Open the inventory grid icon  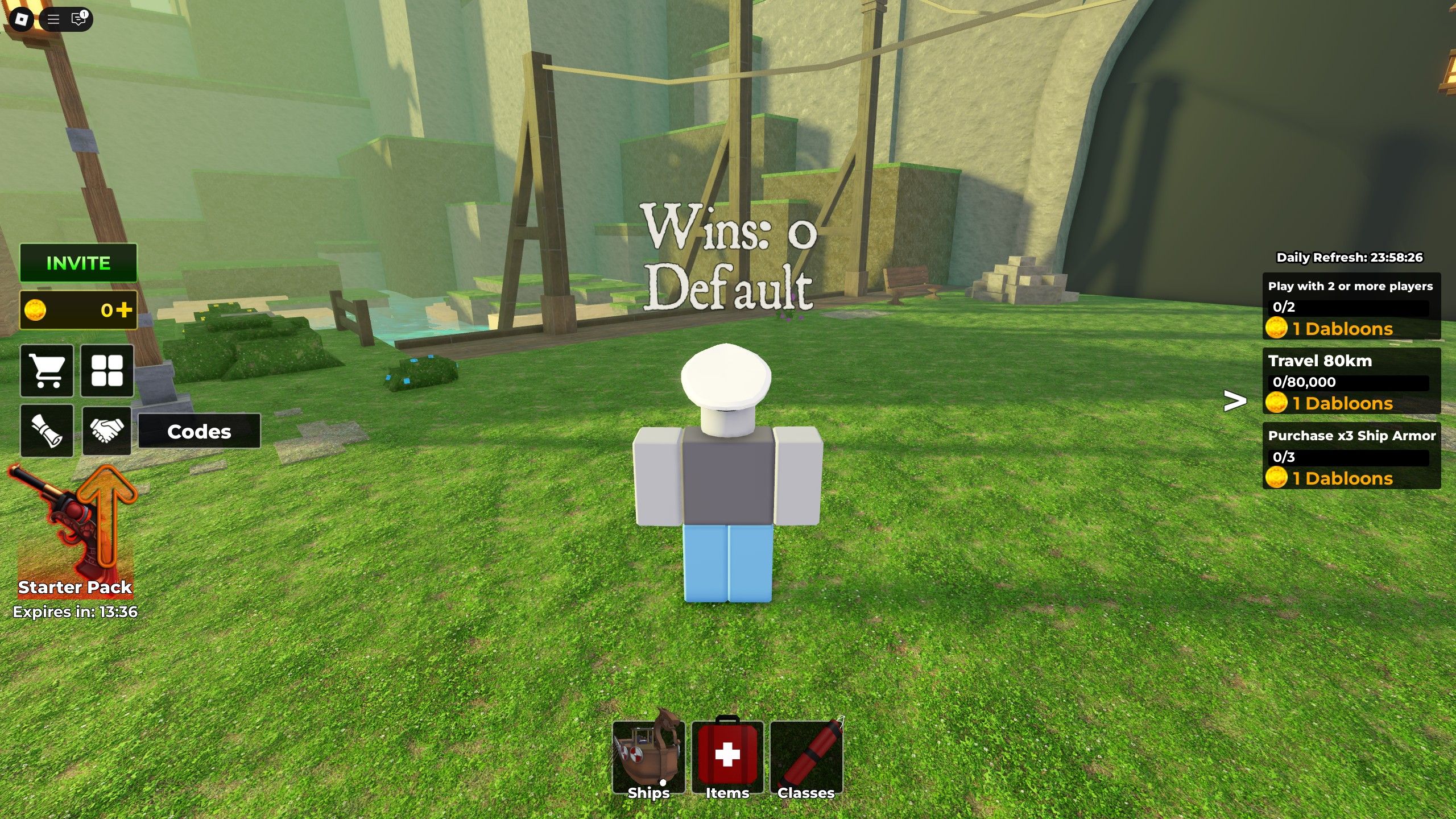pyautogui.click(x=107, y=371)
